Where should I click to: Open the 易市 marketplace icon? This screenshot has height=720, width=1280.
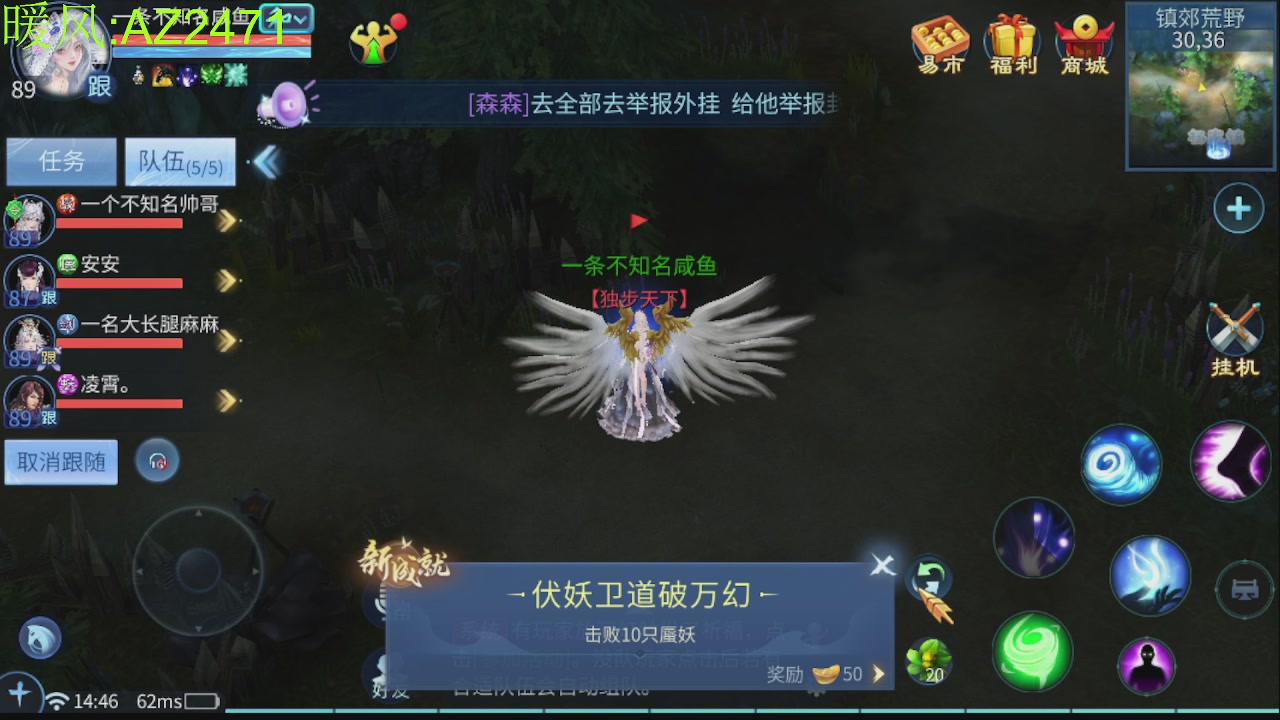click(938, 42)
